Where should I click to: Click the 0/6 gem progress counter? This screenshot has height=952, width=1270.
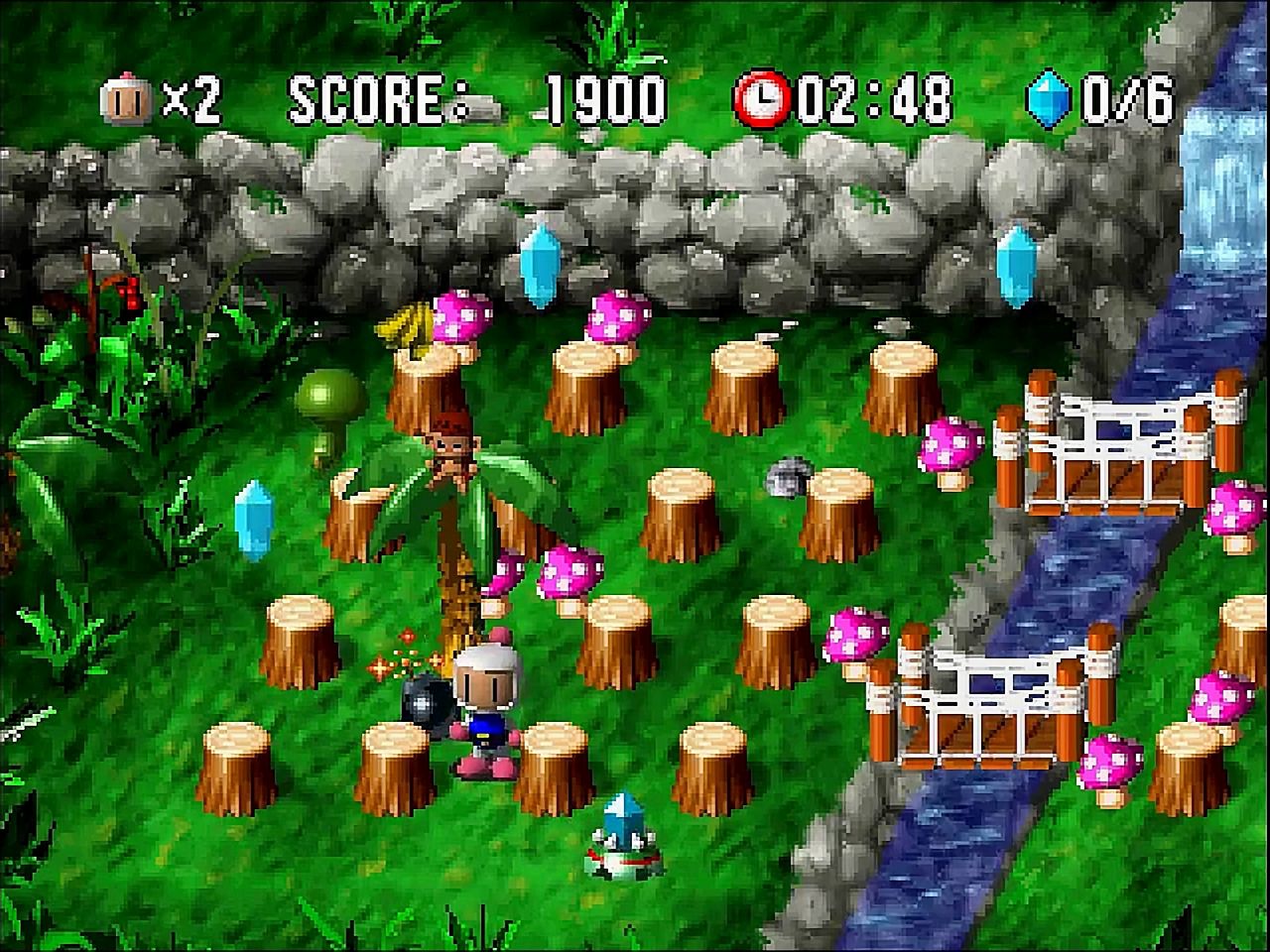(x=1121, y=95)
